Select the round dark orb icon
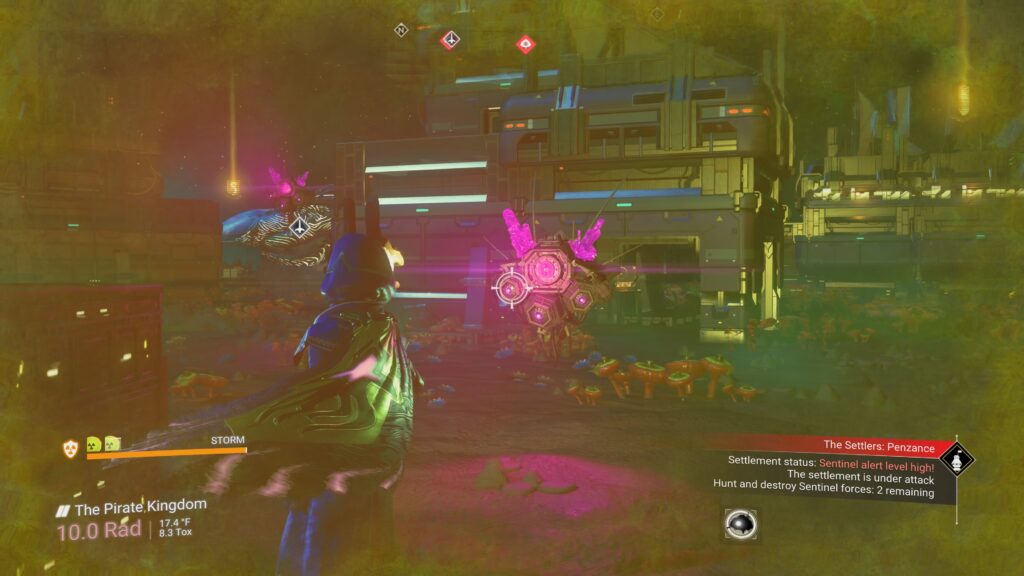 tap(740, 524)
